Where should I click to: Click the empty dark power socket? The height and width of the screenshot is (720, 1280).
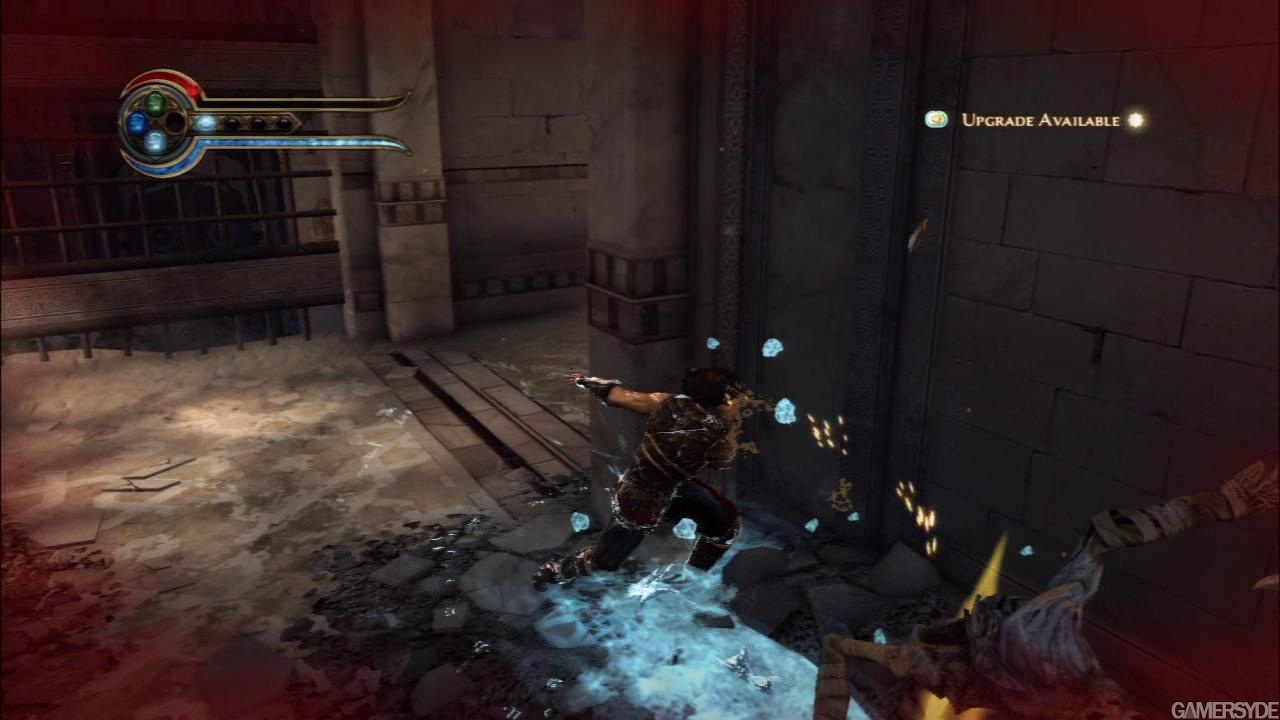click(175, 123)
